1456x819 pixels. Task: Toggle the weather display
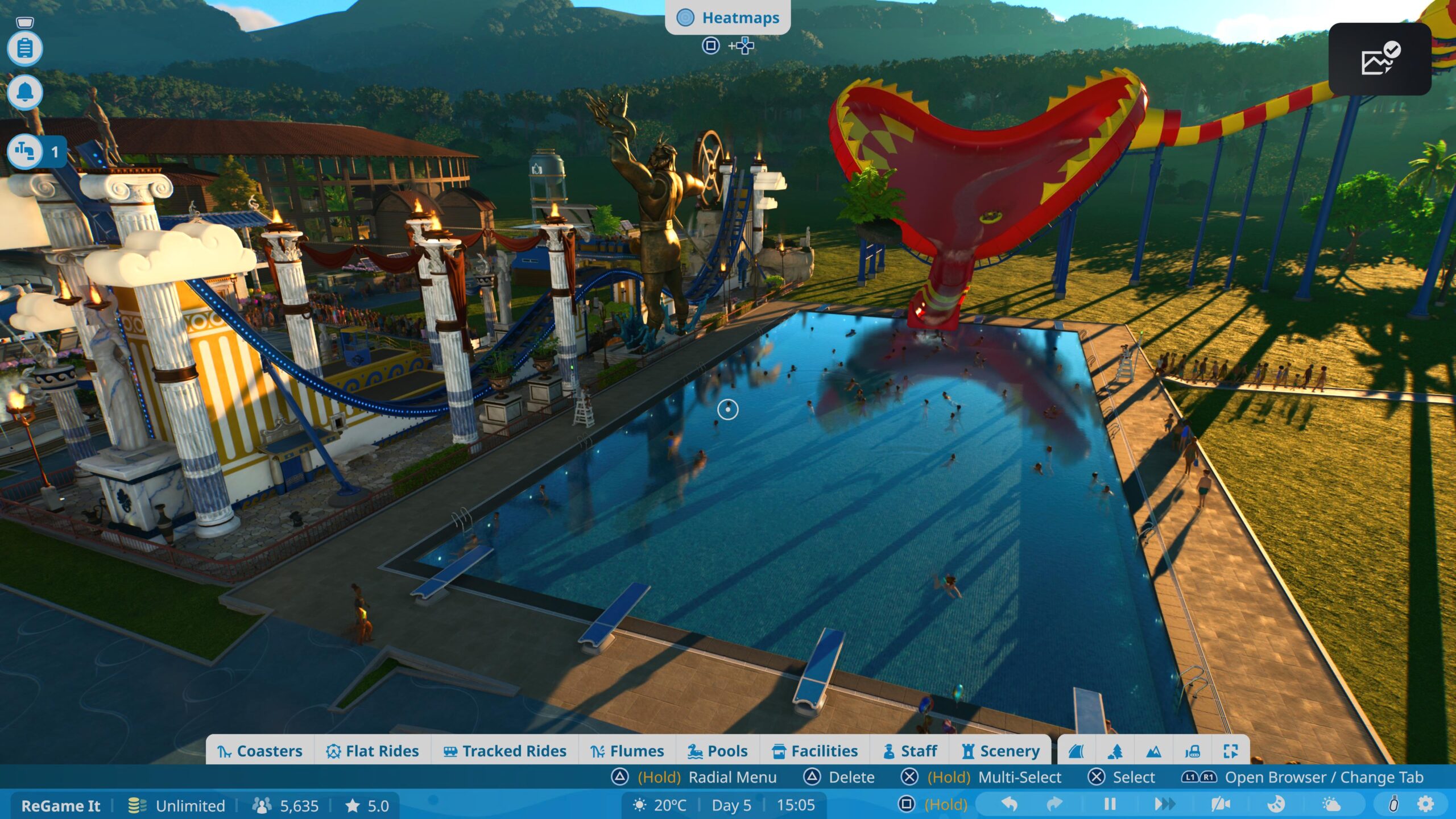pos(1332,805)
